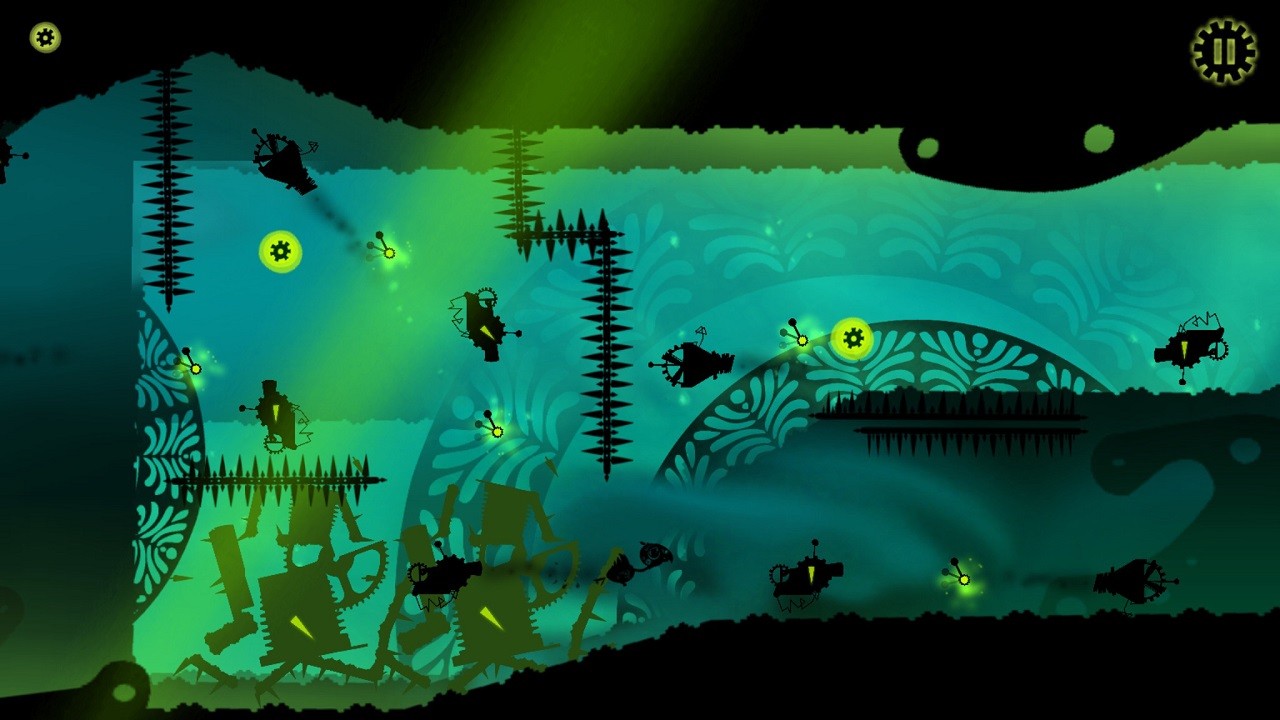Select the mechanical bird perched on upper-left ledge
The image size is (1280, 720).
pyautogui.click(x=285, y=160)
